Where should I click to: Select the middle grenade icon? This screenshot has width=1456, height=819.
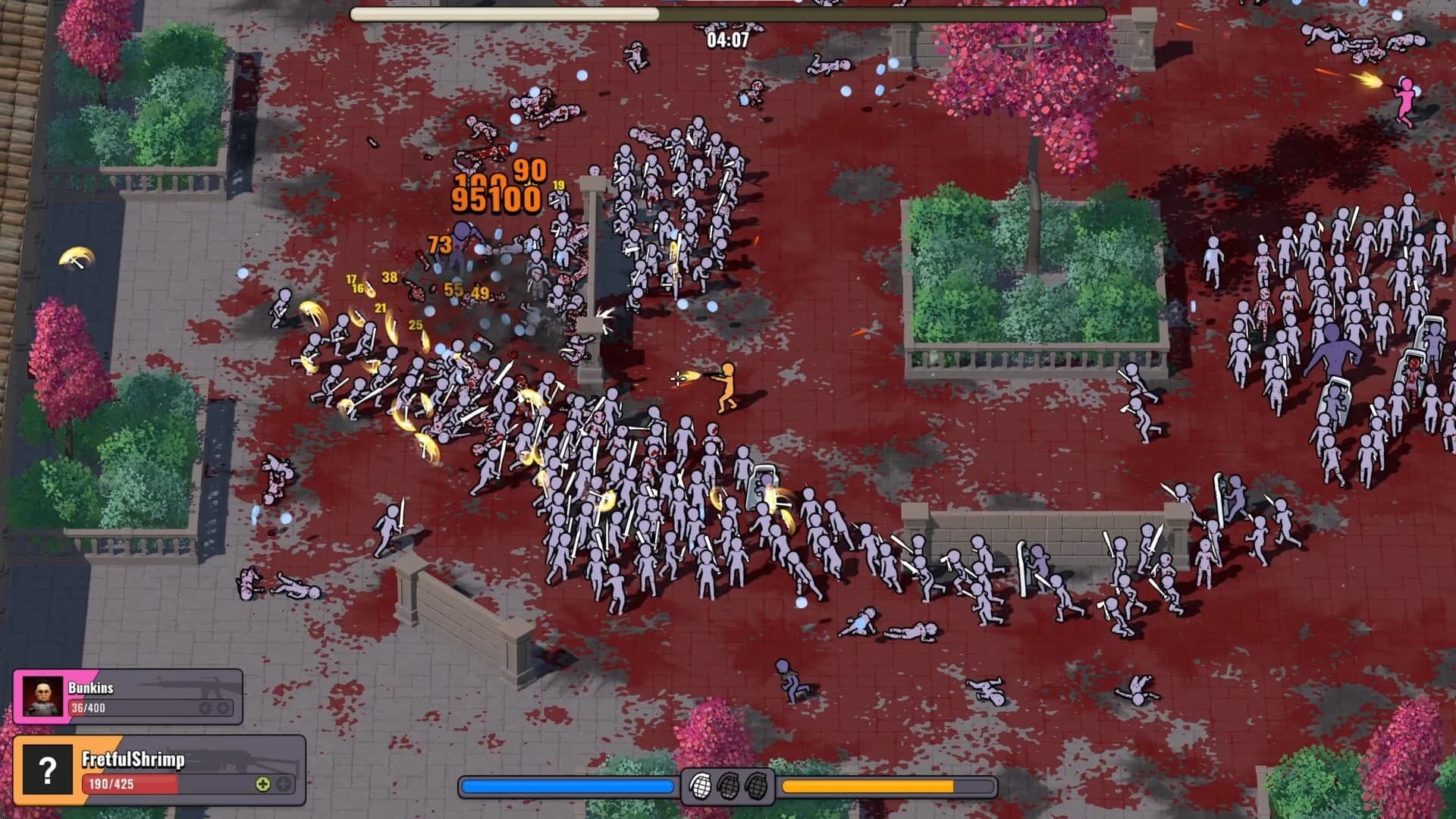730,787
